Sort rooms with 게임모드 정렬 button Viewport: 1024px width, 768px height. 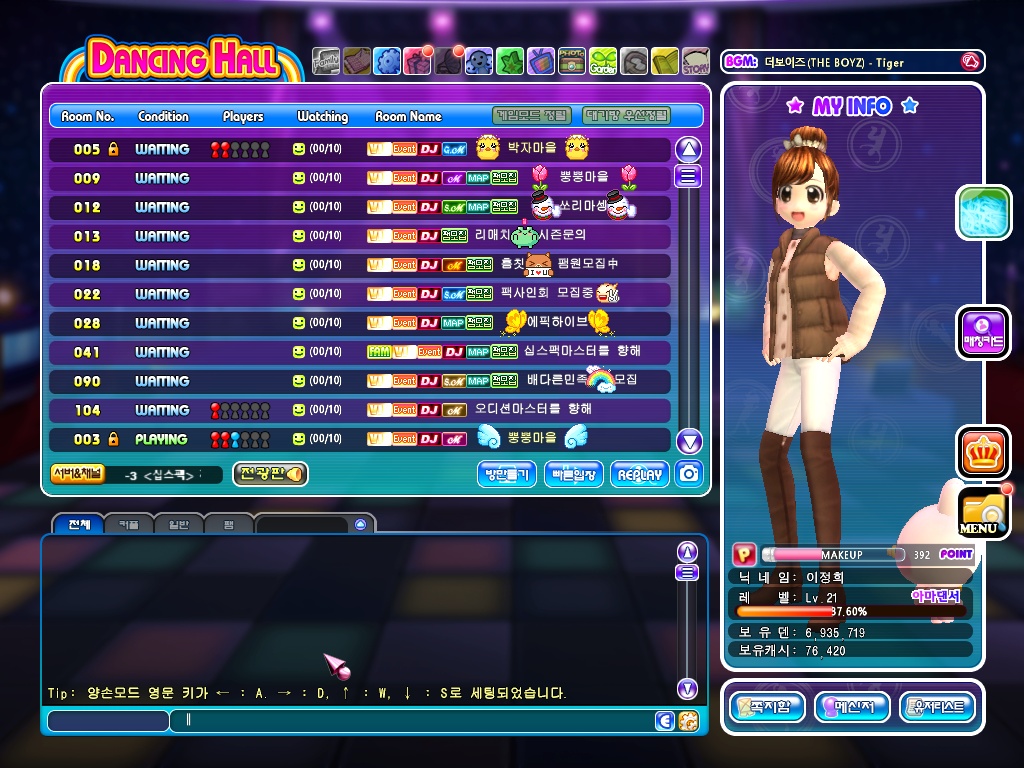532,116
